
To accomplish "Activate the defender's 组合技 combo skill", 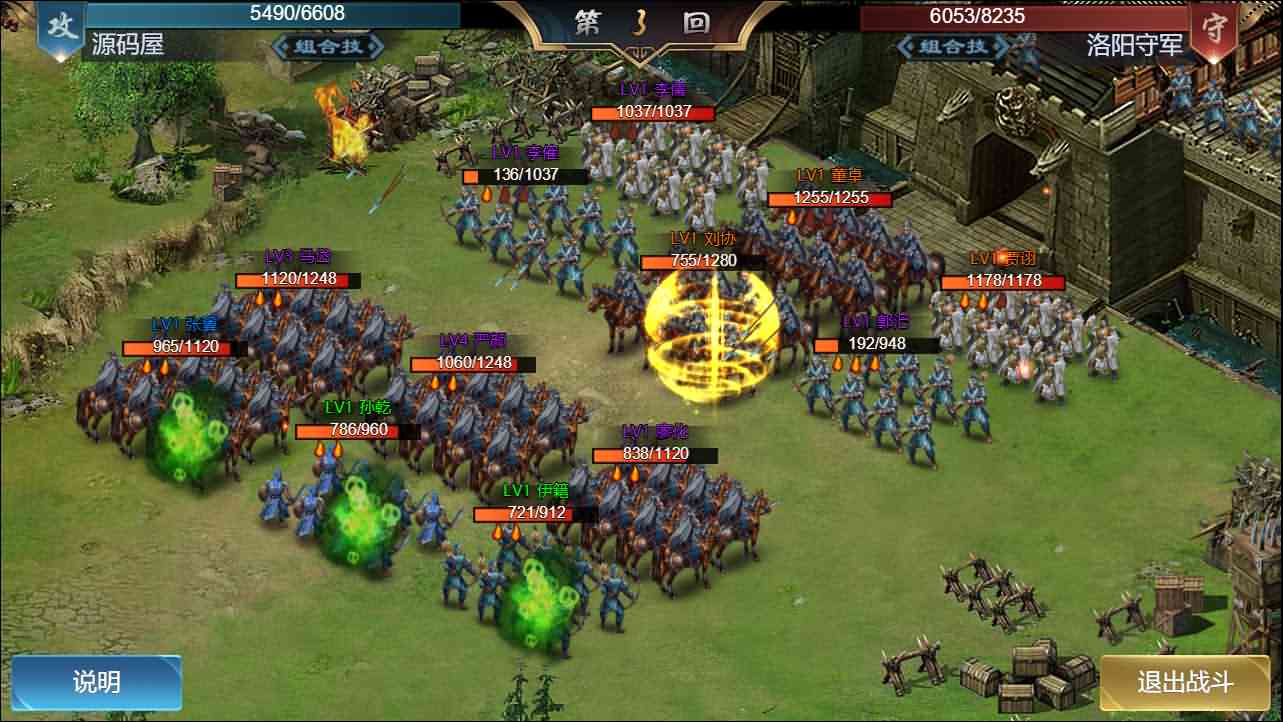I will tap(952, 46).
